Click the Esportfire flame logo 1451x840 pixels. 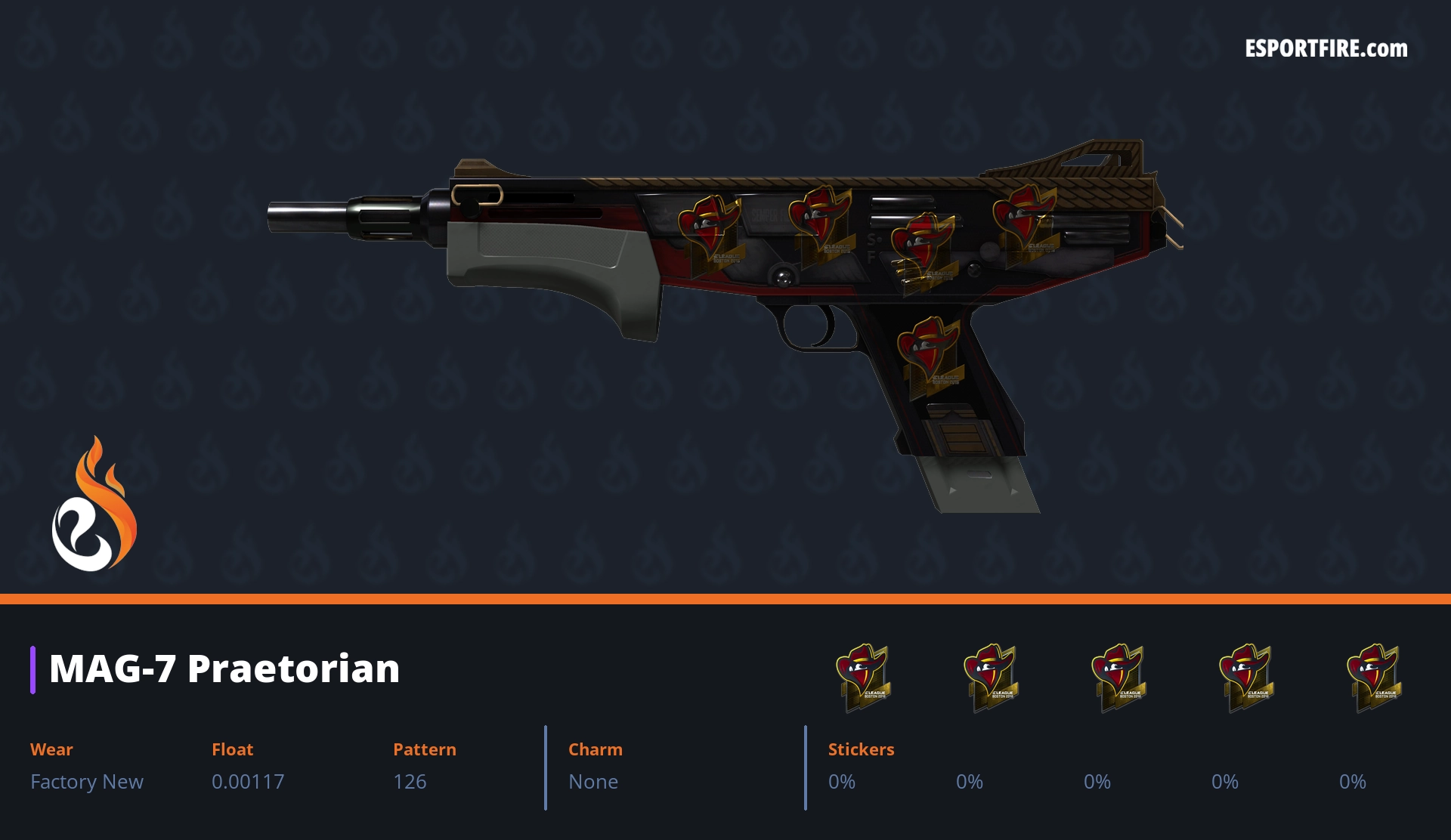pyautogui.click(x=94, y=505)
